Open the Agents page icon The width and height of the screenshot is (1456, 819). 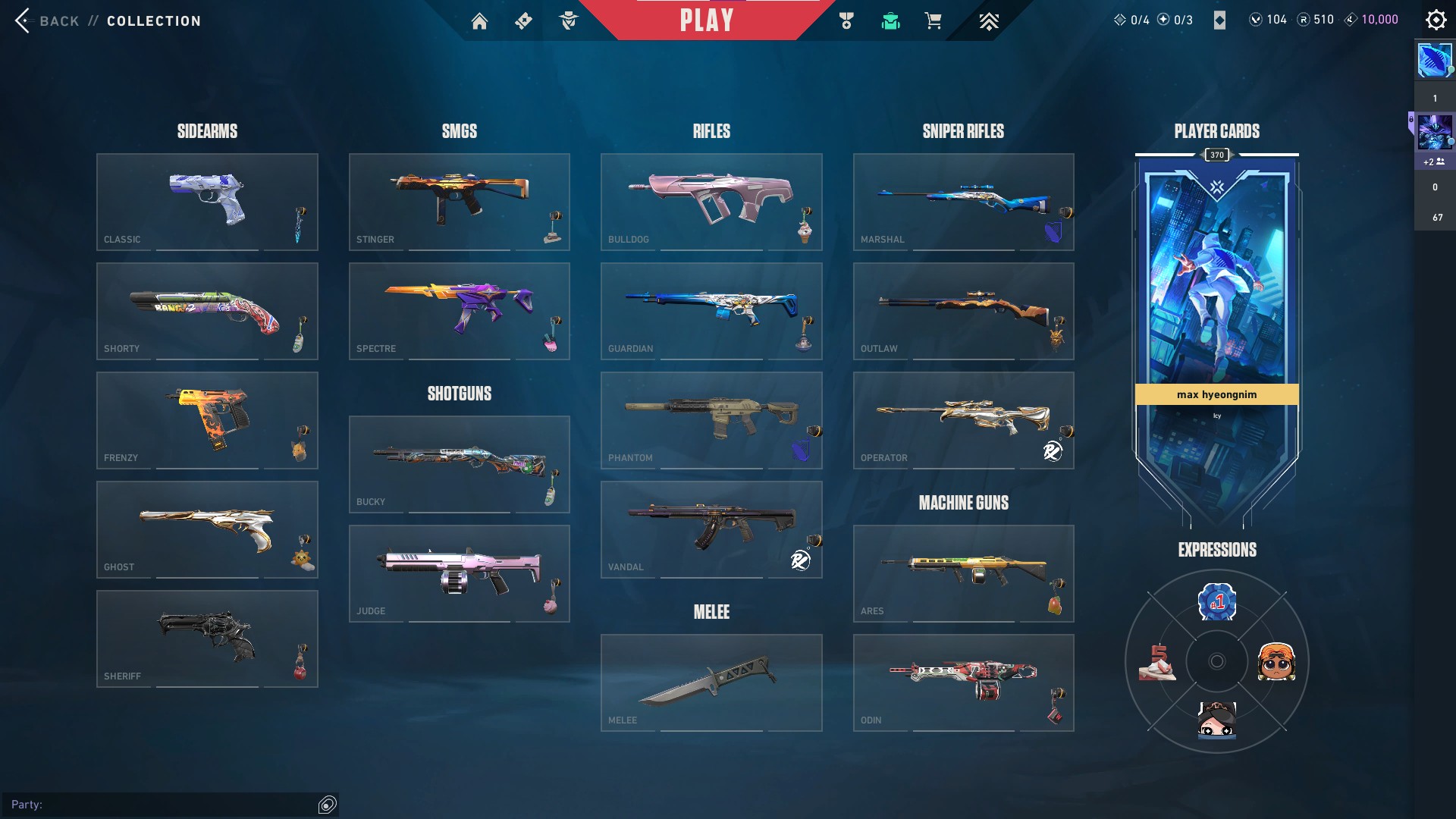[x=570, y=20]
